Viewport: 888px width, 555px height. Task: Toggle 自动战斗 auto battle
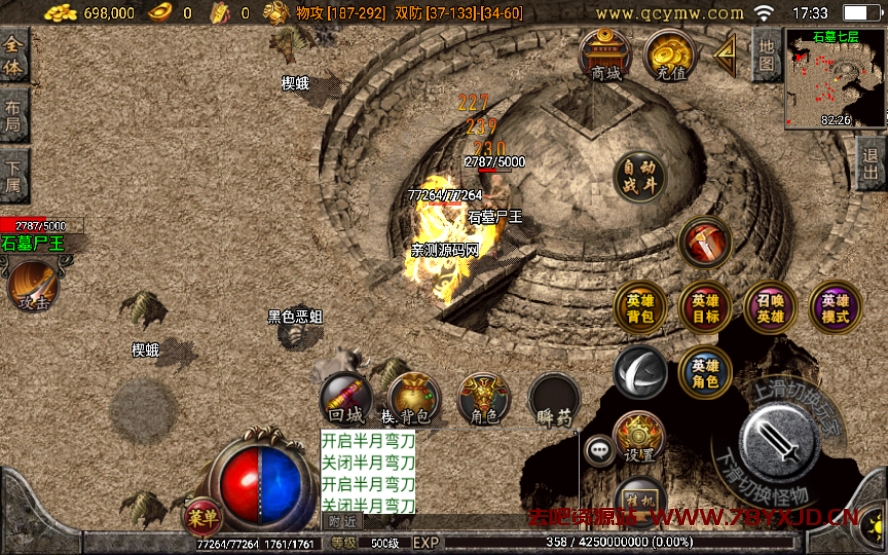tap(639, 176)
